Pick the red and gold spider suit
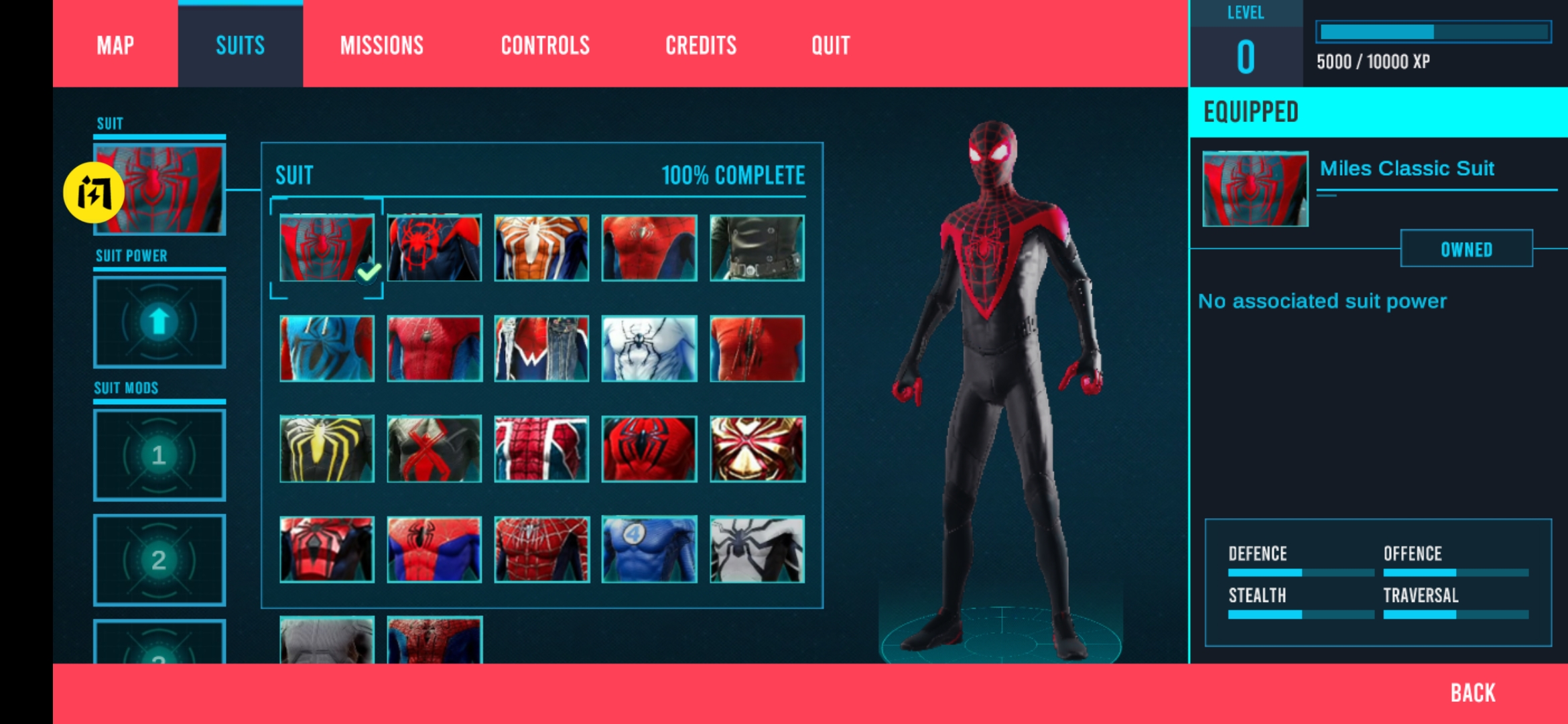The width and height of the screenshot is (1568, 724). click(757, 448)
